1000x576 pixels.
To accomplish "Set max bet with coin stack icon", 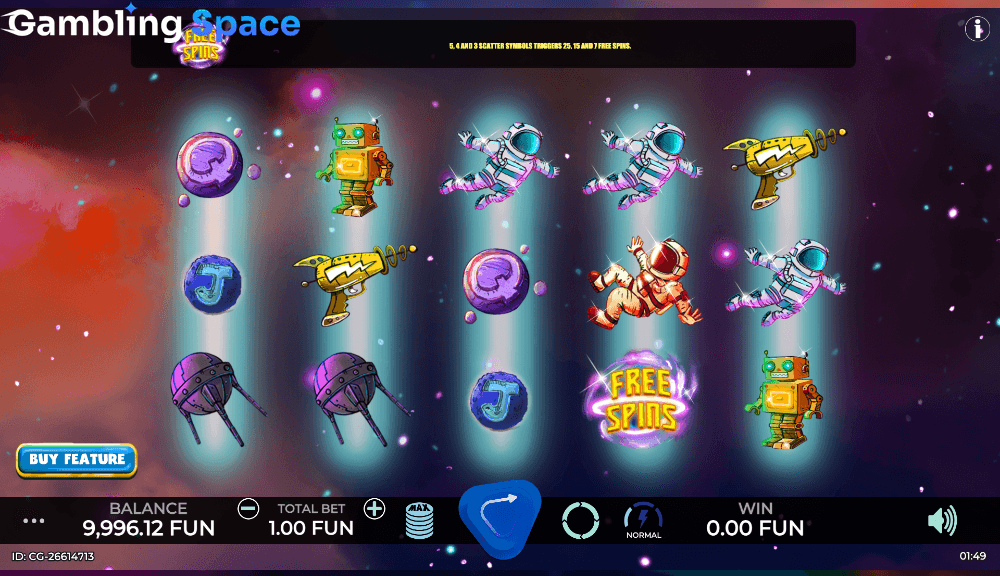I will tap(420, 520).
